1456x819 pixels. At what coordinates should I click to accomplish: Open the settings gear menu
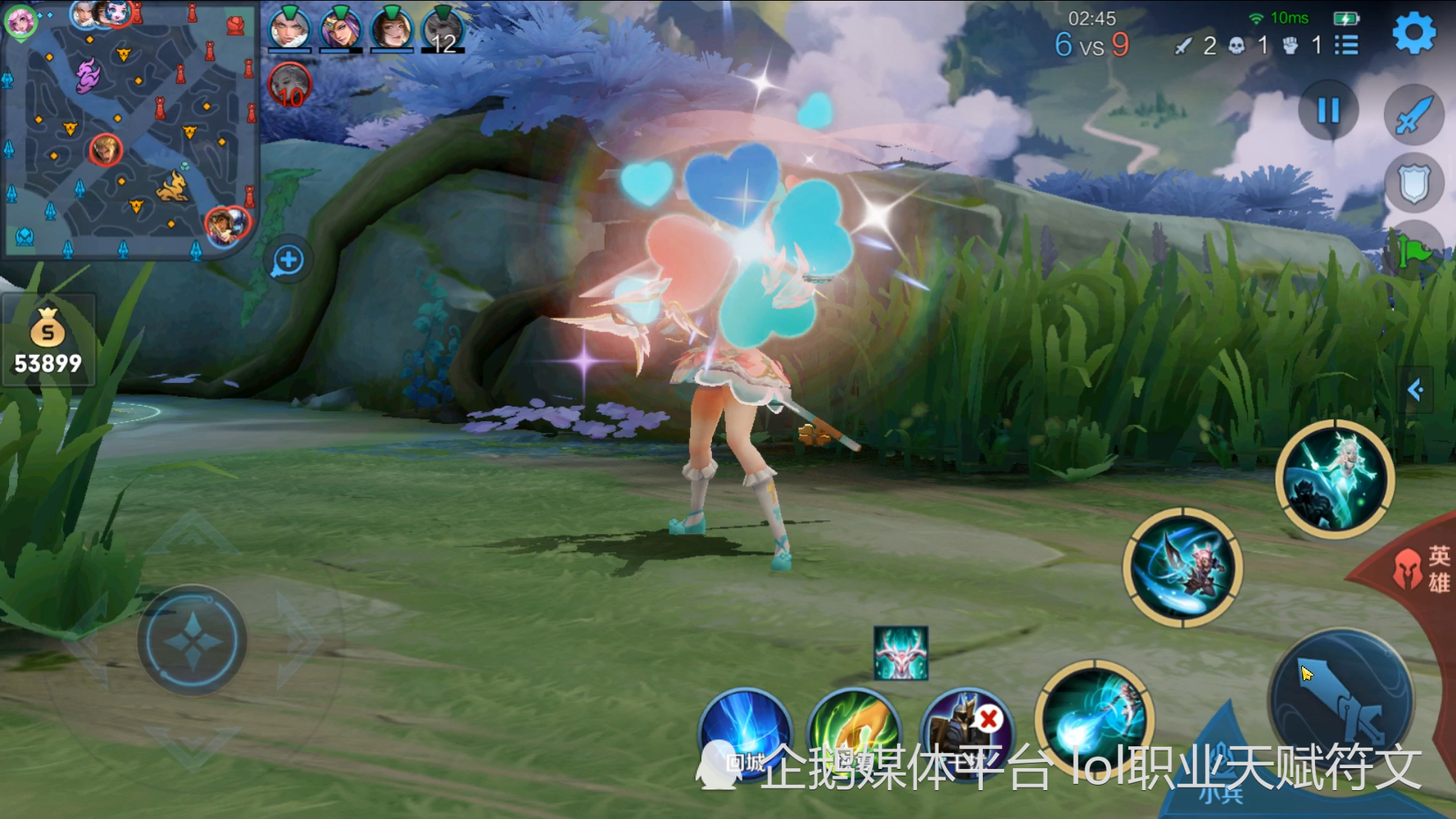click(x=1414, y=33)
